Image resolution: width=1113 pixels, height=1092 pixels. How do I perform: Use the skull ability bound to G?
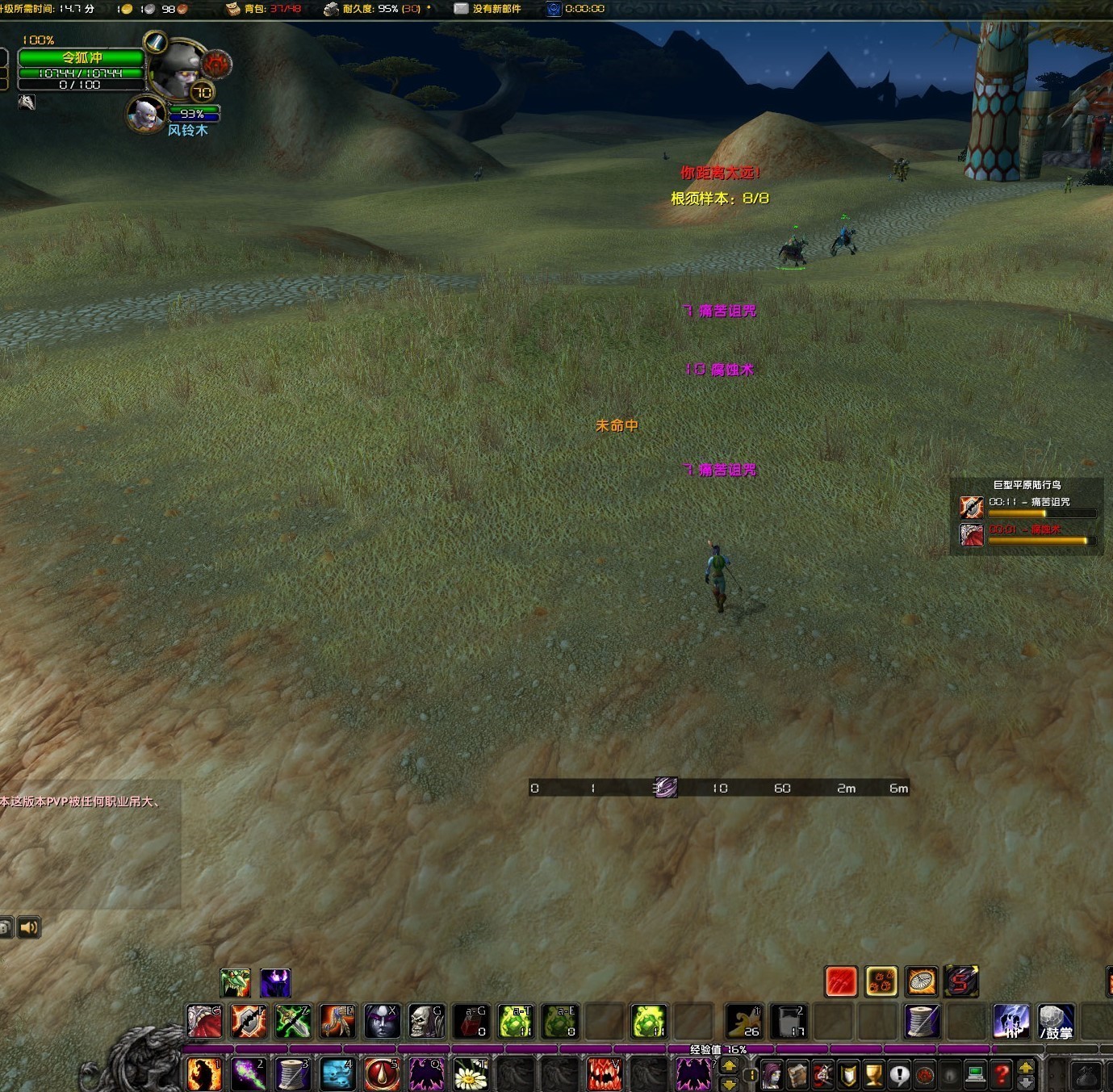[x=426, y=1021]
